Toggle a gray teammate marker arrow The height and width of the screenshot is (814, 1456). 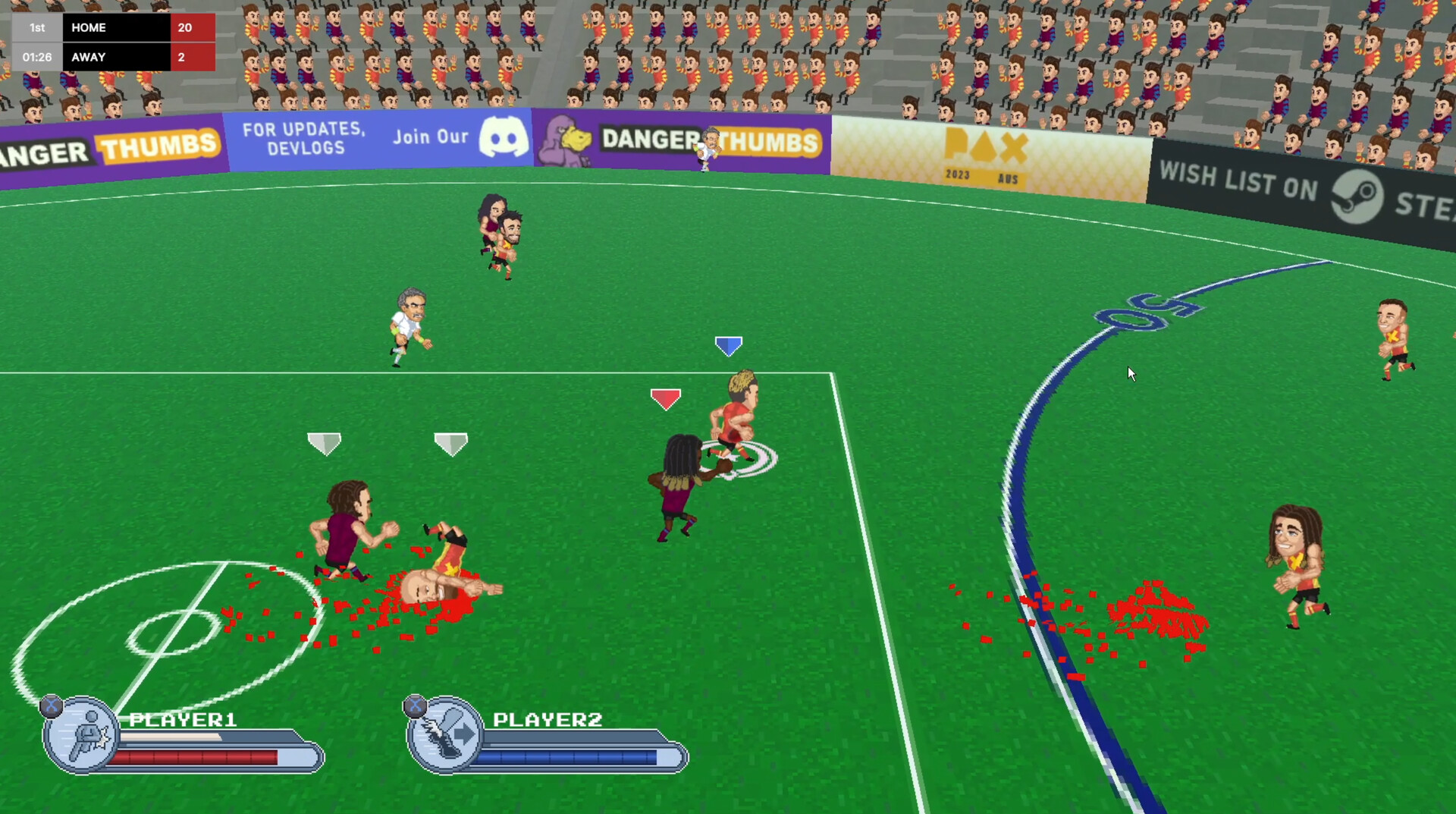(326, 443)
